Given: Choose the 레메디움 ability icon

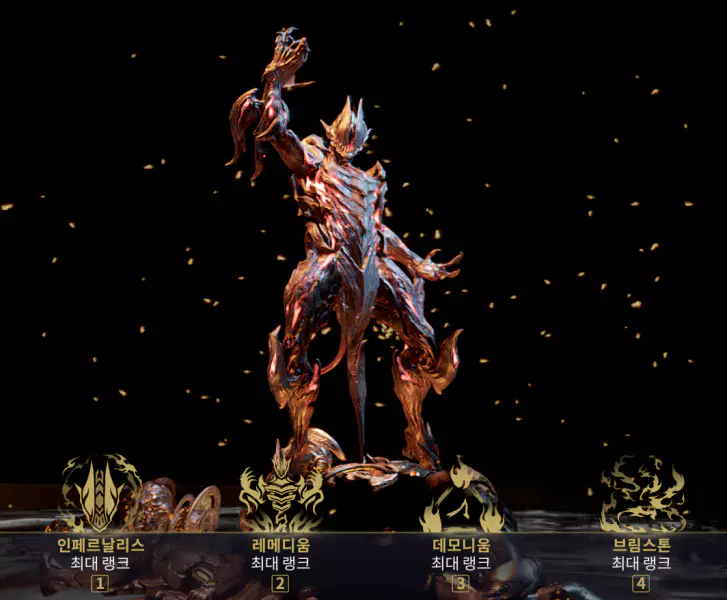Looking at the screenshot, I should point(281,493).
